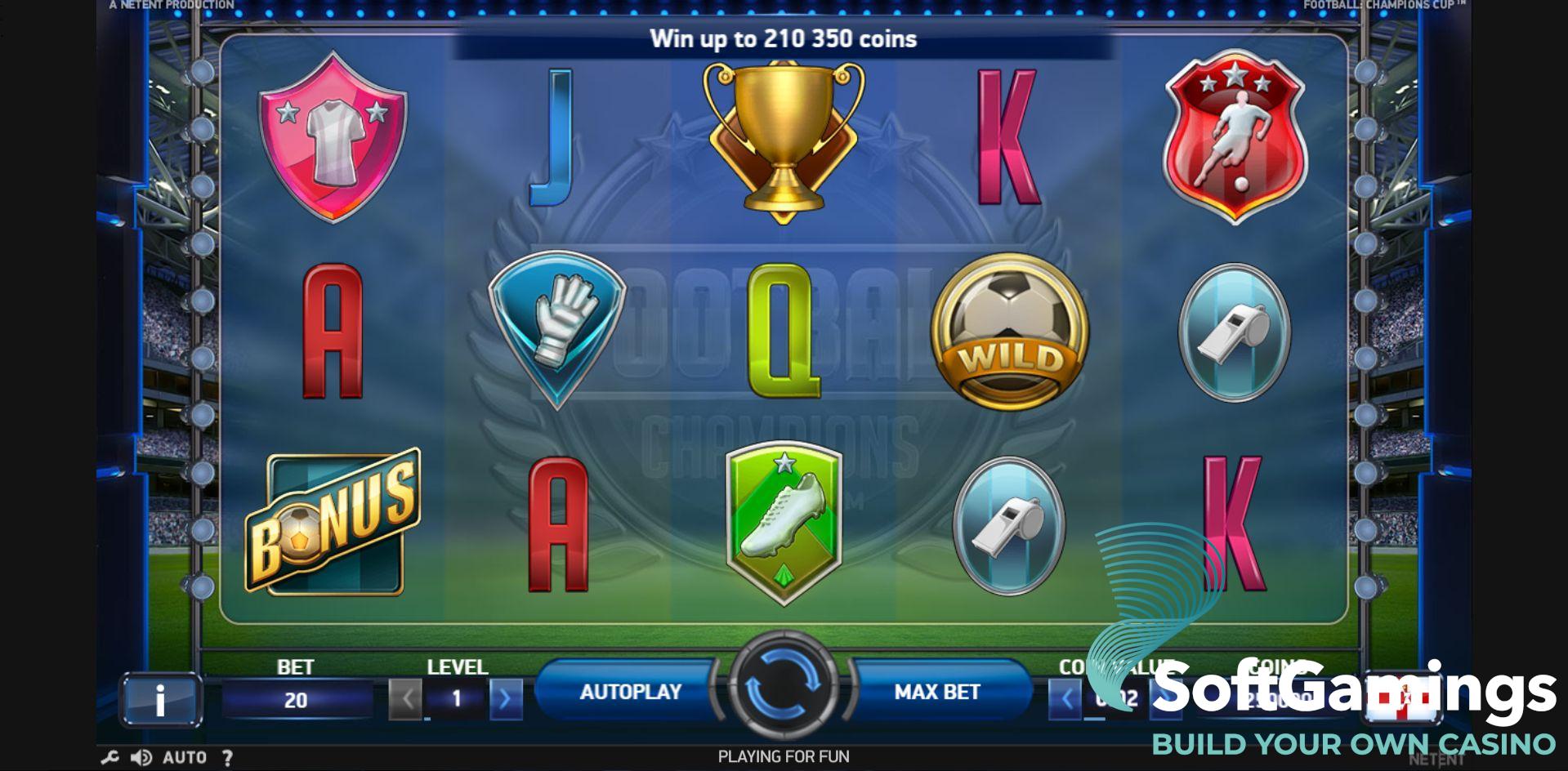Open the AUTO spin options

[185, 758]
